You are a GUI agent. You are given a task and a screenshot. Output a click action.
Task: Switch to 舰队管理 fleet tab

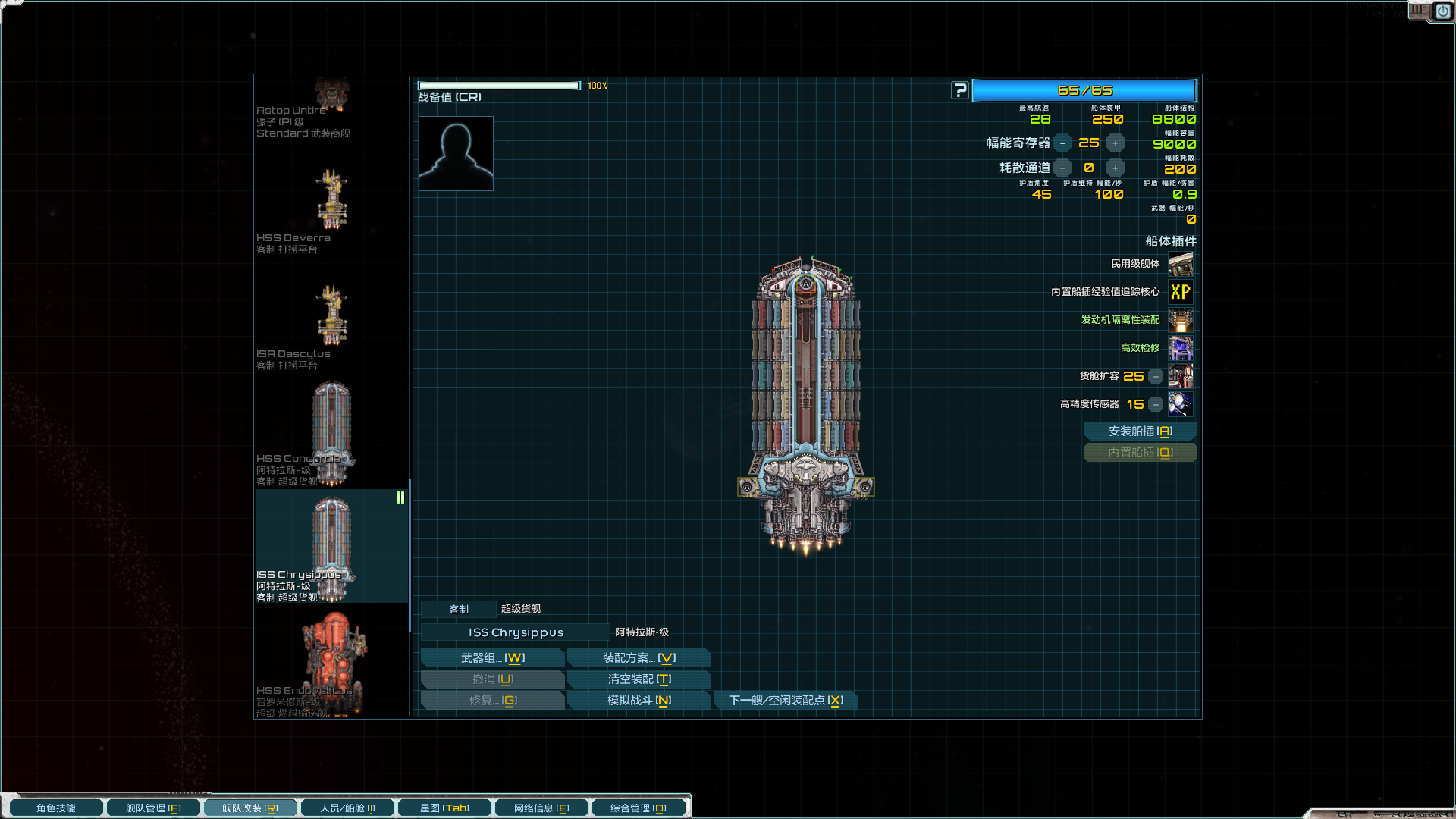click(153, 808)
